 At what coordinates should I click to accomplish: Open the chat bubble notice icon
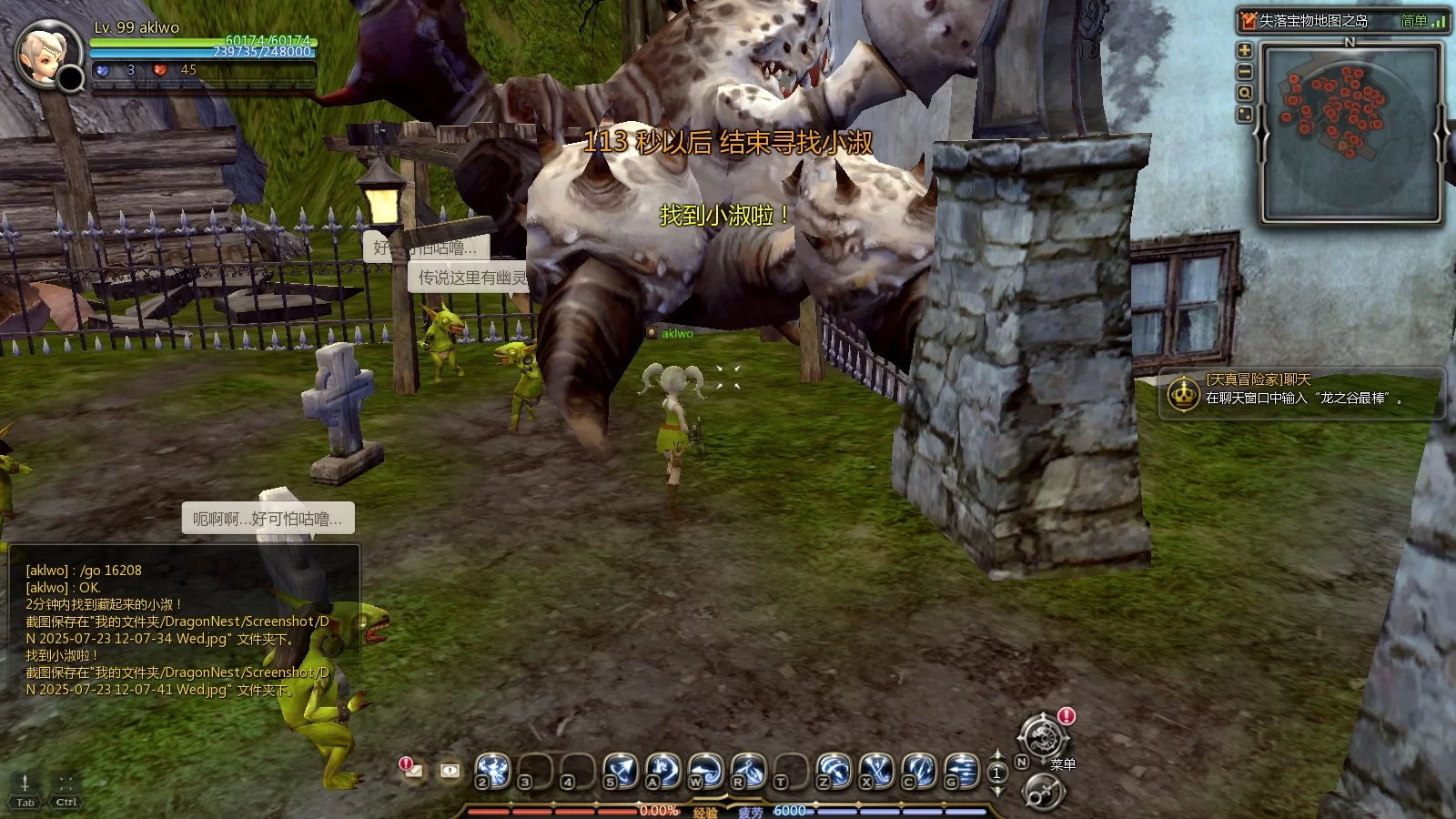tap(450, 771)
